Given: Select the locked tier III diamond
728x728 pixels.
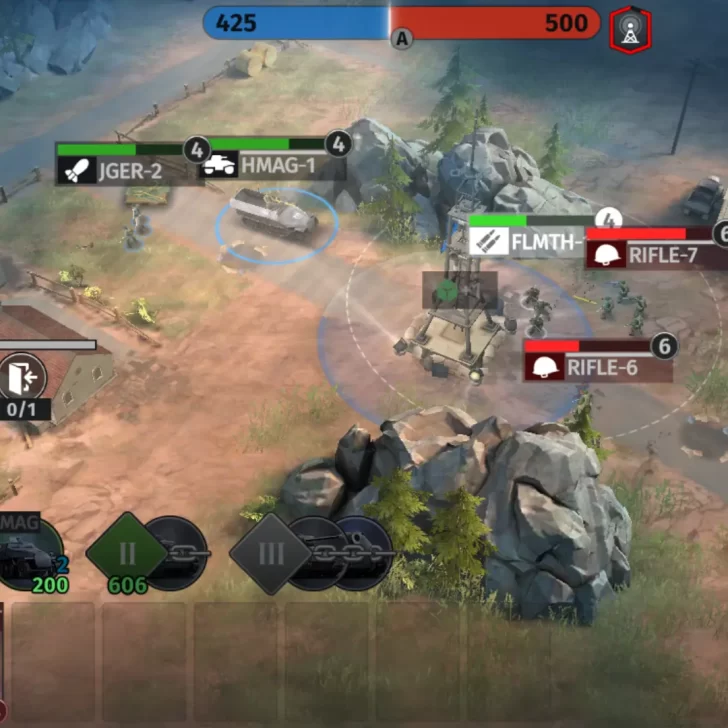Looking at the screenshot, I should [270, 553].
